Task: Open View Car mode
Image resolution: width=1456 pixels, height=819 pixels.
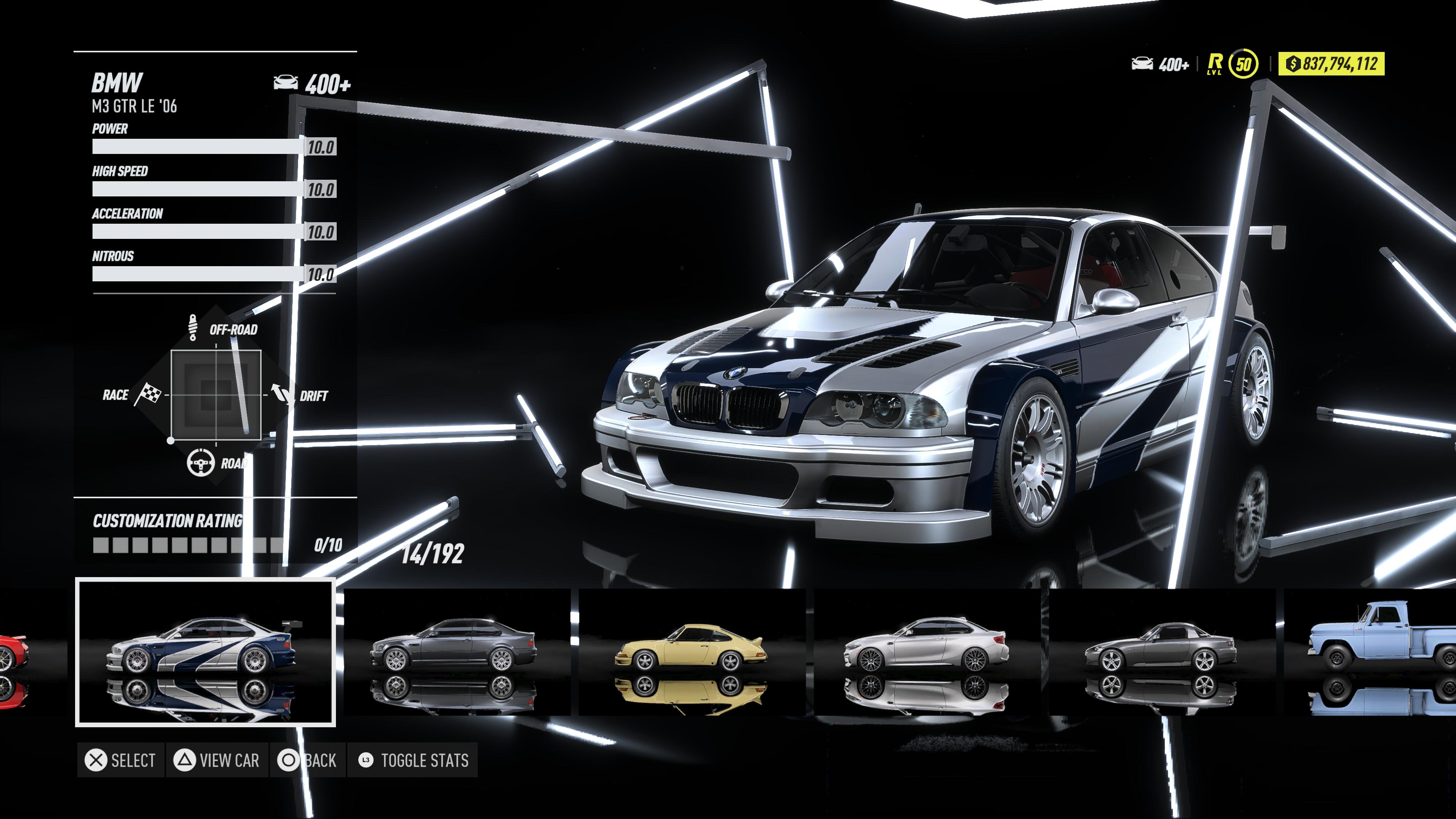Action: tap(217, 760)
